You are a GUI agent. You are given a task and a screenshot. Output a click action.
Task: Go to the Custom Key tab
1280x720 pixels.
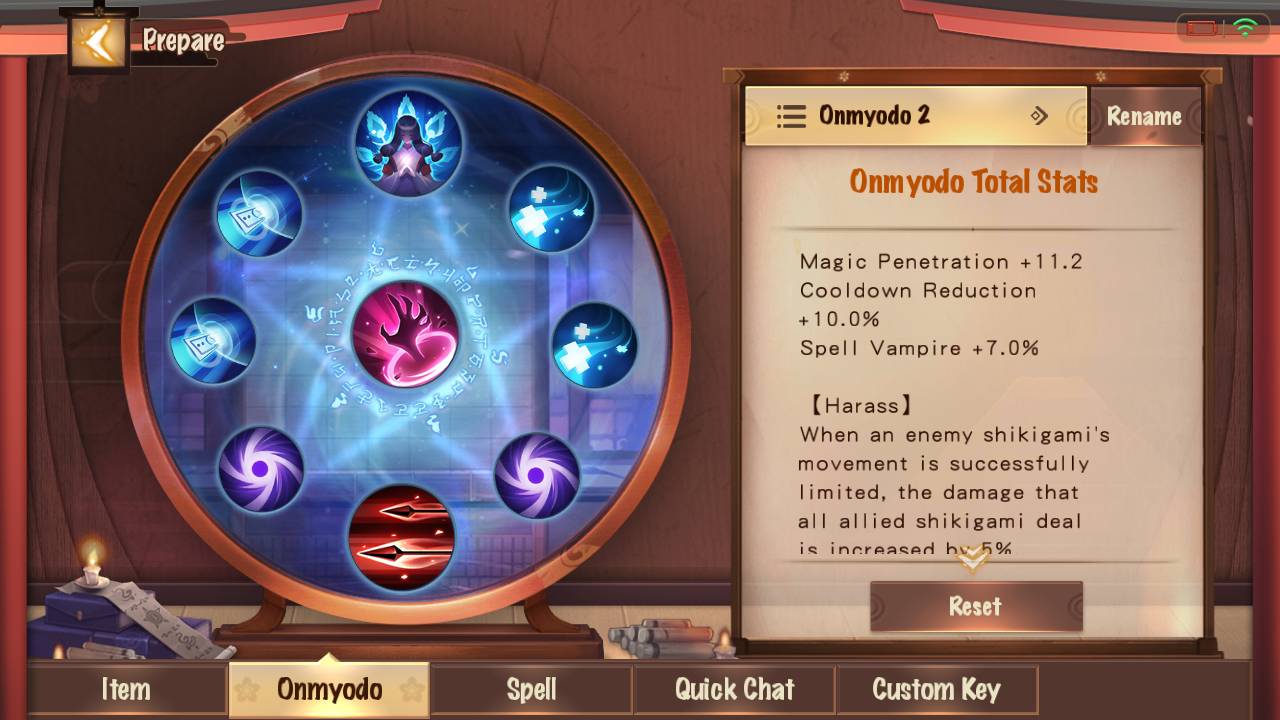coord(936,689)
